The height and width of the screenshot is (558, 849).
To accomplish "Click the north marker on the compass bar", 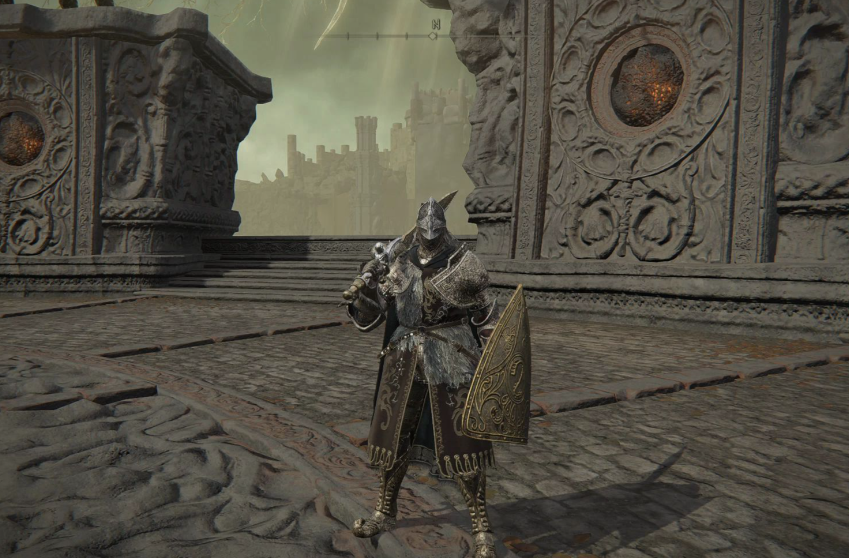I will (434, 23).
